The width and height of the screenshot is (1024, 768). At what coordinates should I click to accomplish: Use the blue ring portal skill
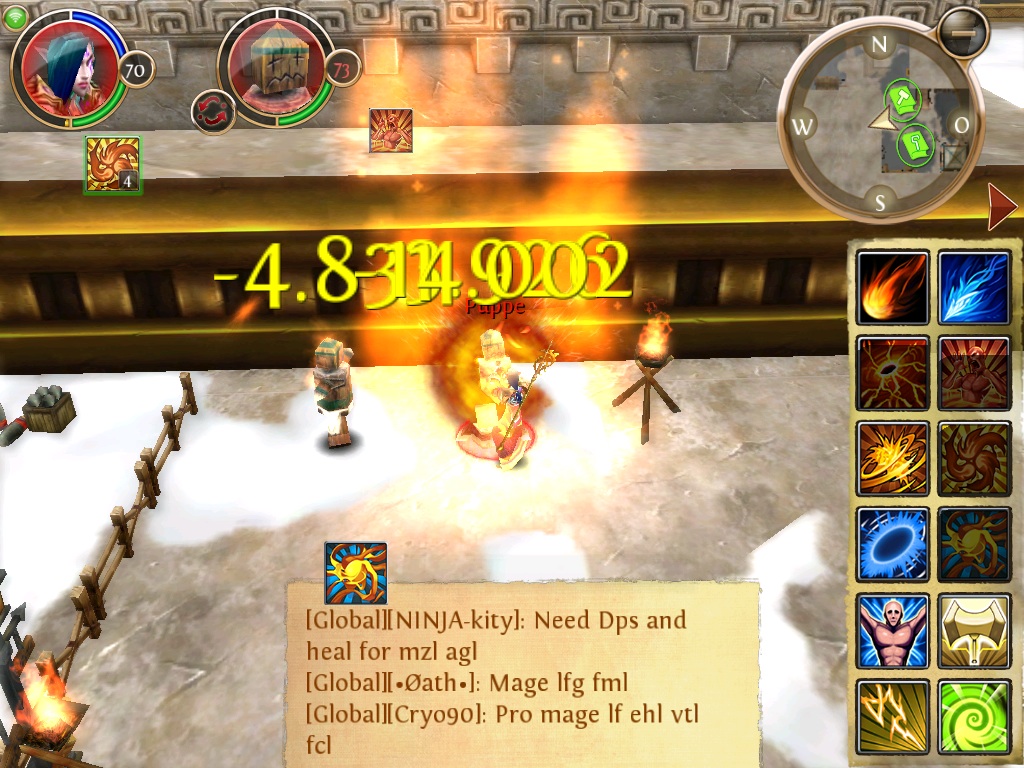[x=893, y=545]
